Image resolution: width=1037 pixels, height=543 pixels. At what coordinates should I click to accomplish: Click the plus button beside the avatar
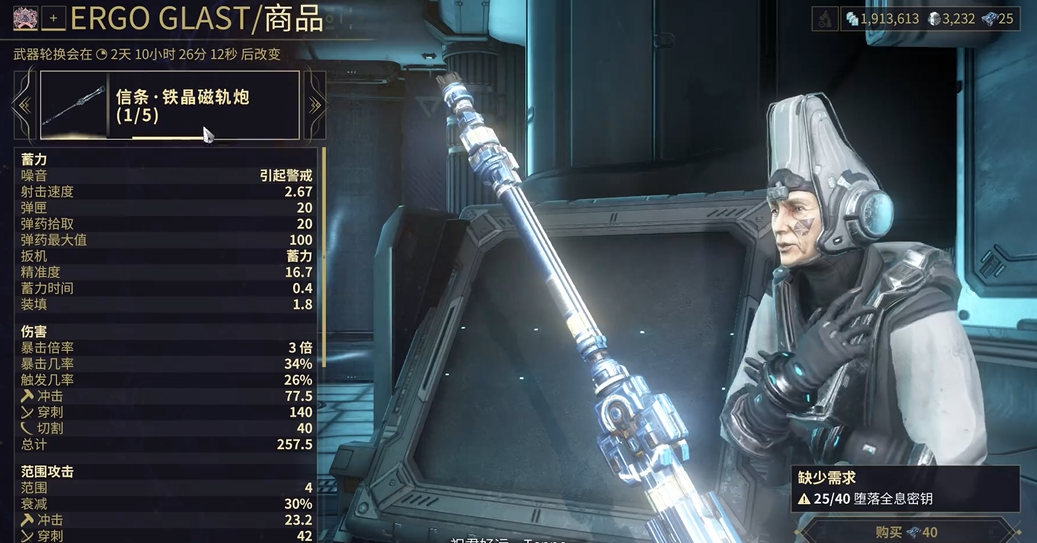[x=54, y=18]
